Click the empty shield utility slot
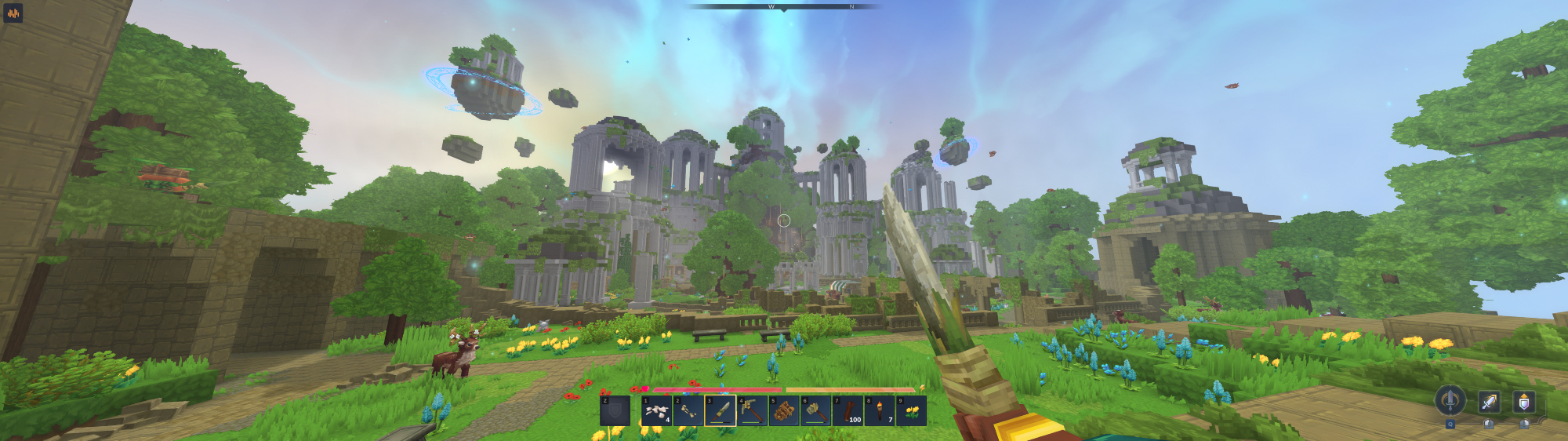 coord(615,410)
